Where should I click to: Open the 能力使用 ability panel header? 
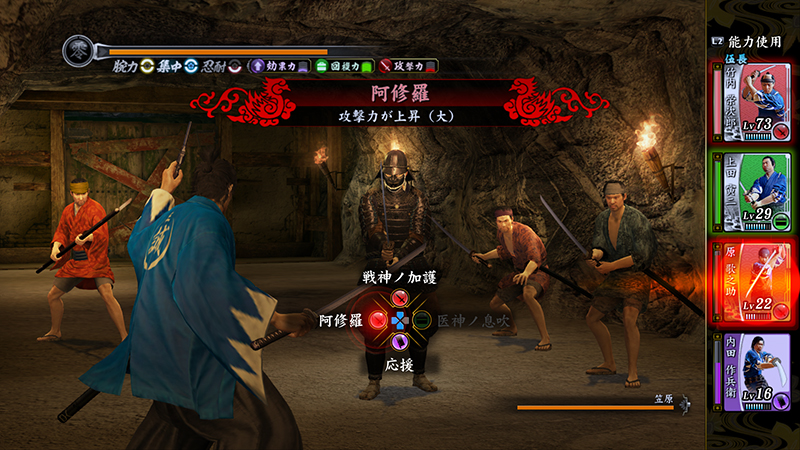(x=750, y=41)
